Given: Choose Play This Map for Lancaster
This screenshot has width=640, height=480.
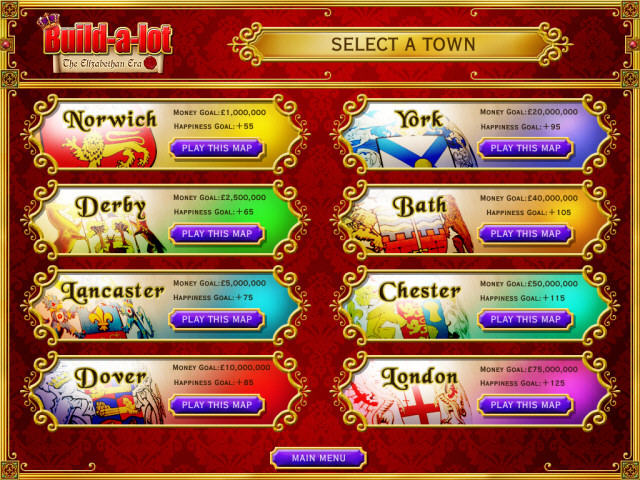Looking at the screenshot, I should 216,320.
